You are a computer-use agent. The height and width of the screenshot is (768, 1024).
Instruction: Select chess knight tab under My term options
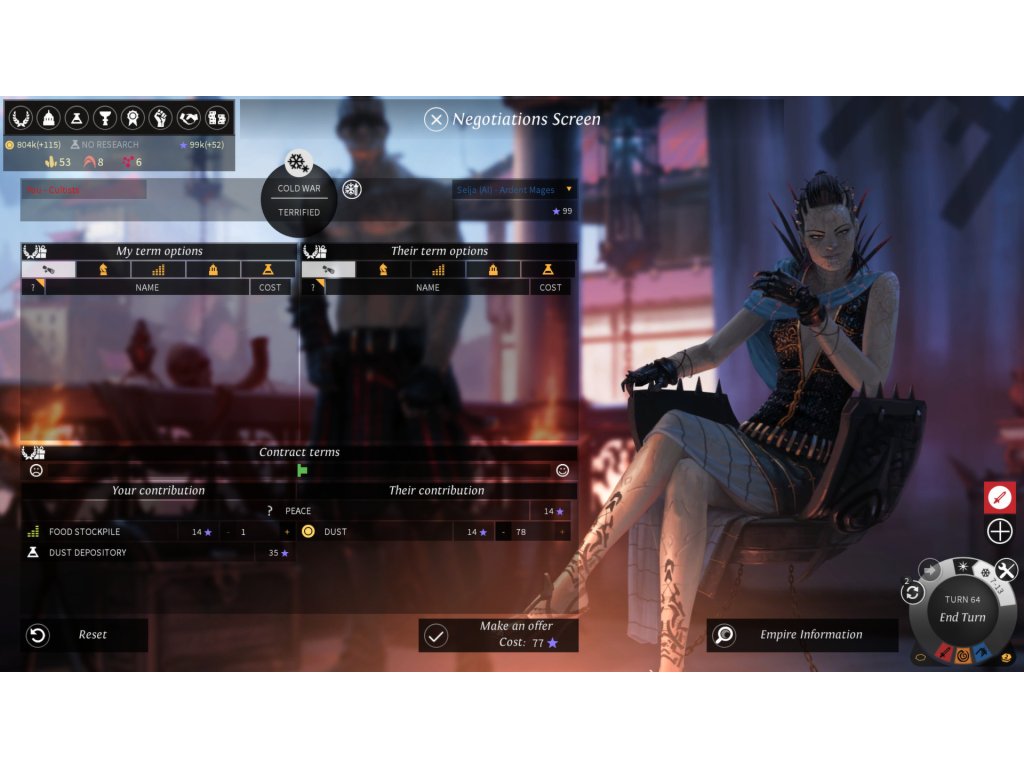point(104,269)
